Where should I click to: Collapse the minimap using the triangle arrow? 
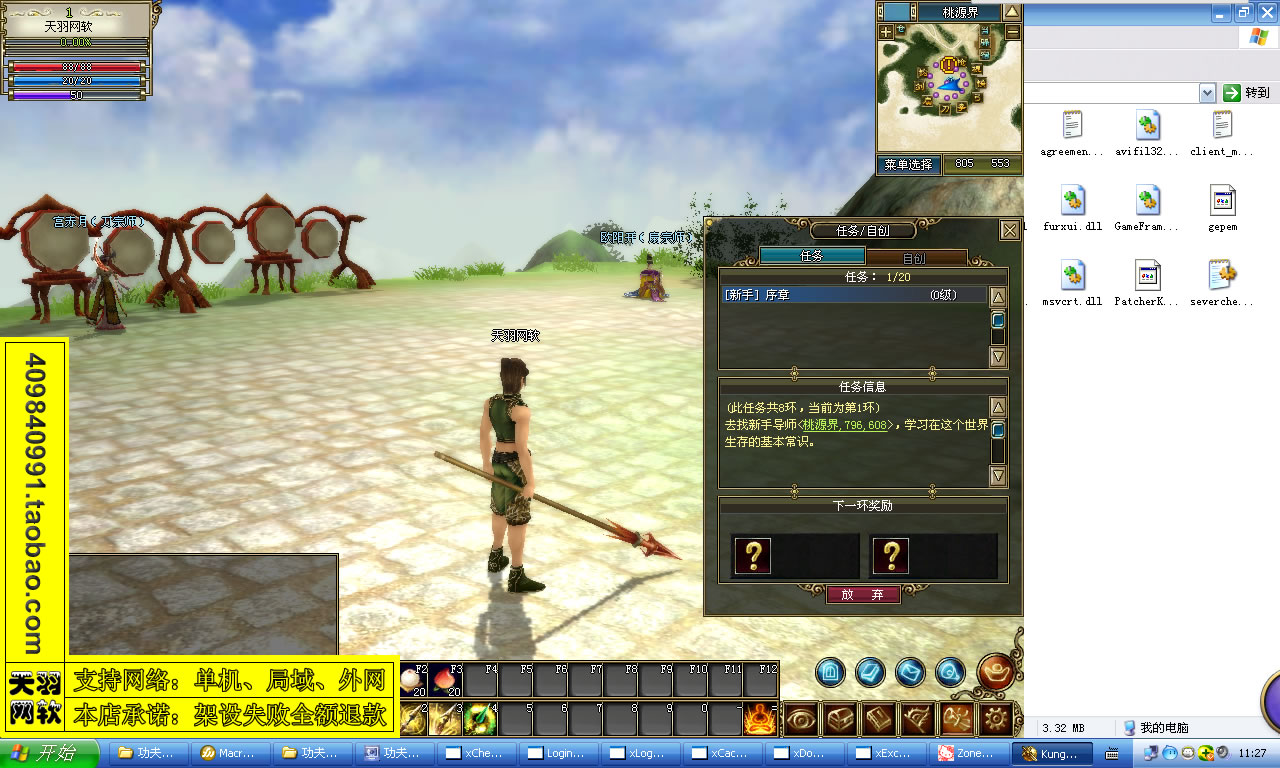[x=1012, y=11]
